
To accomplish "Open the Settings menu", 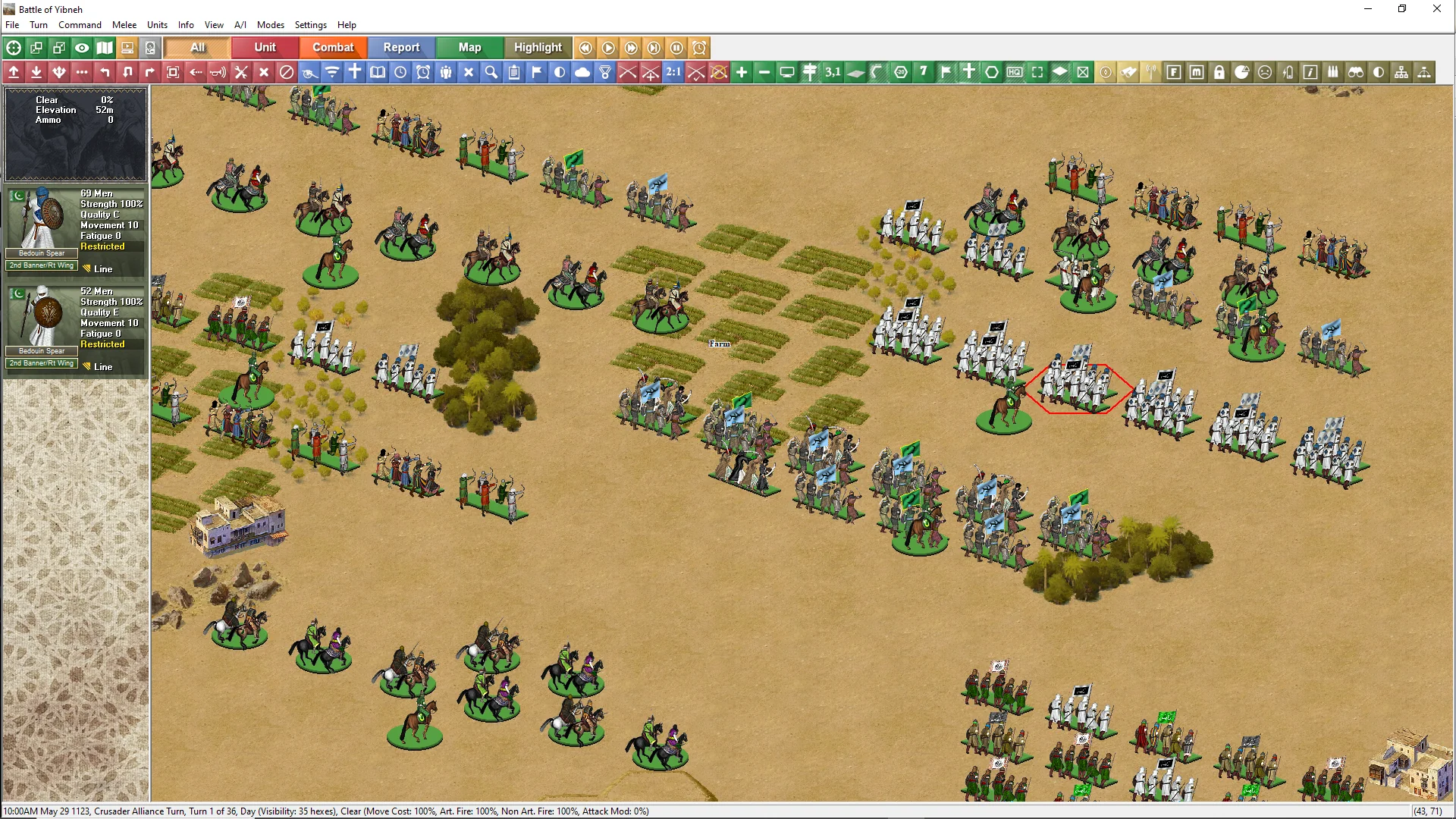I will point(310,25).
